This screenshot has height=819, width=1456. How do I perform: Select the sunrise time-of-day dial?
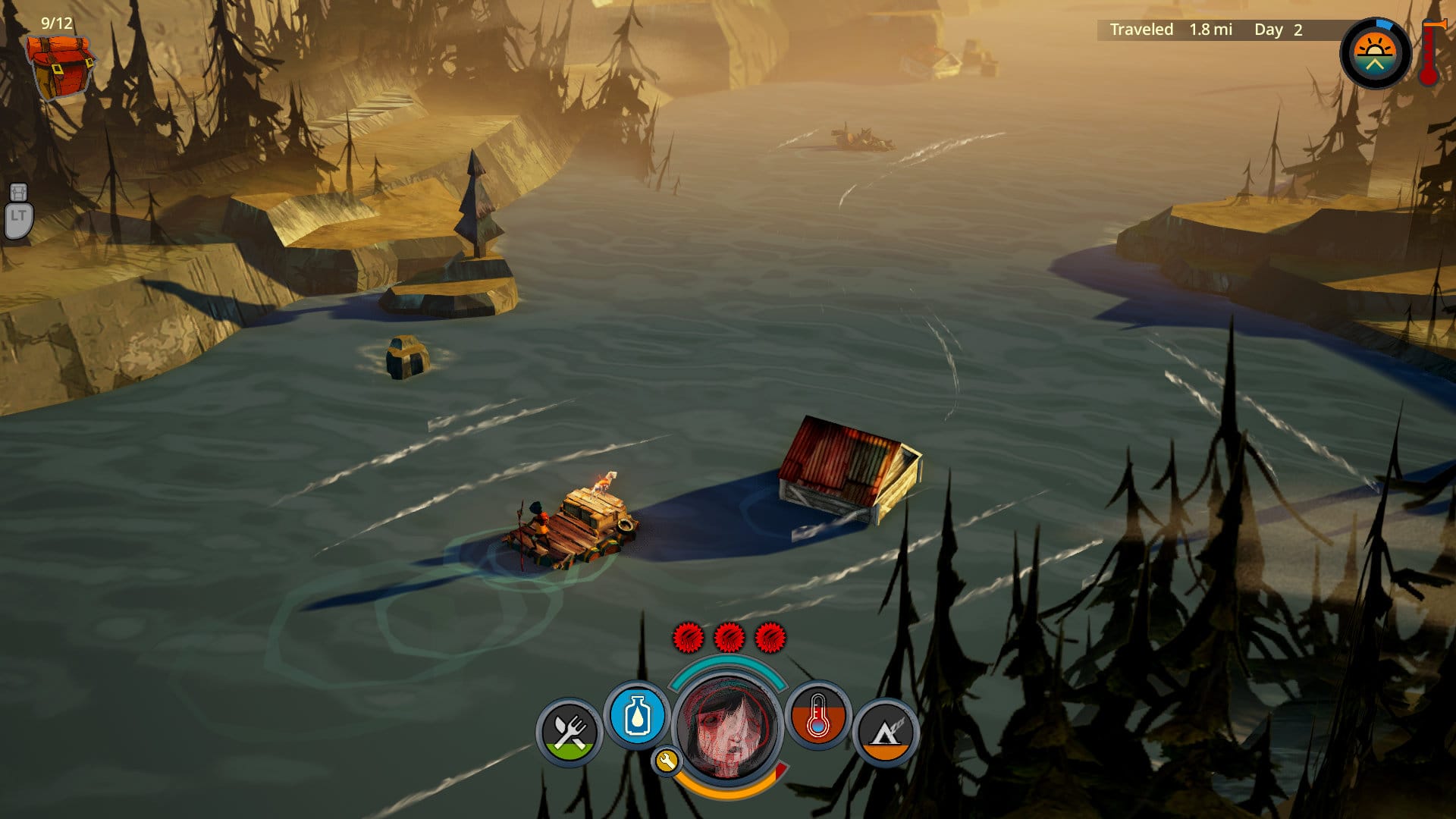(1375, 54)
